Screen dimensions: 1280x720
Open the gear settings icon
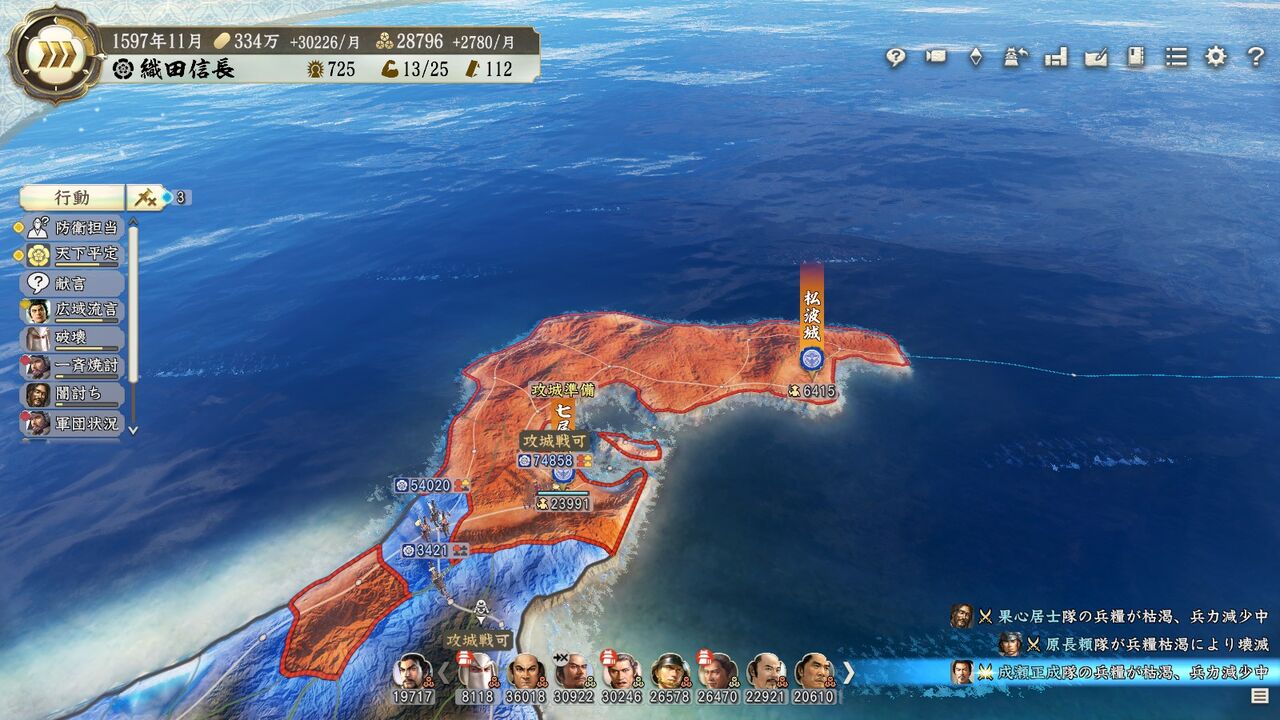(x=1215, y=57)
